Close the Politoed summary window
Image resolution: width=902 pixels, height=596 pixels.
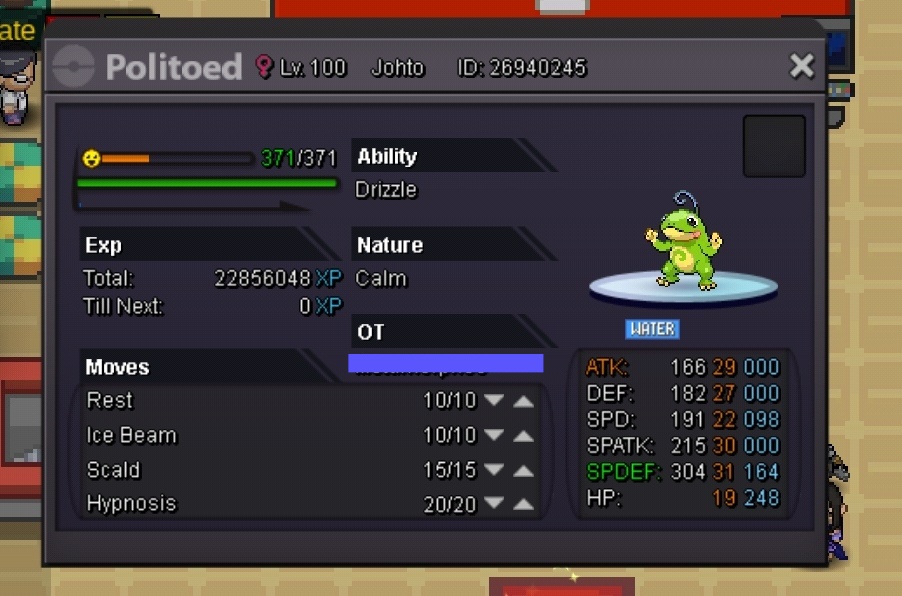(x=801, y=66)
